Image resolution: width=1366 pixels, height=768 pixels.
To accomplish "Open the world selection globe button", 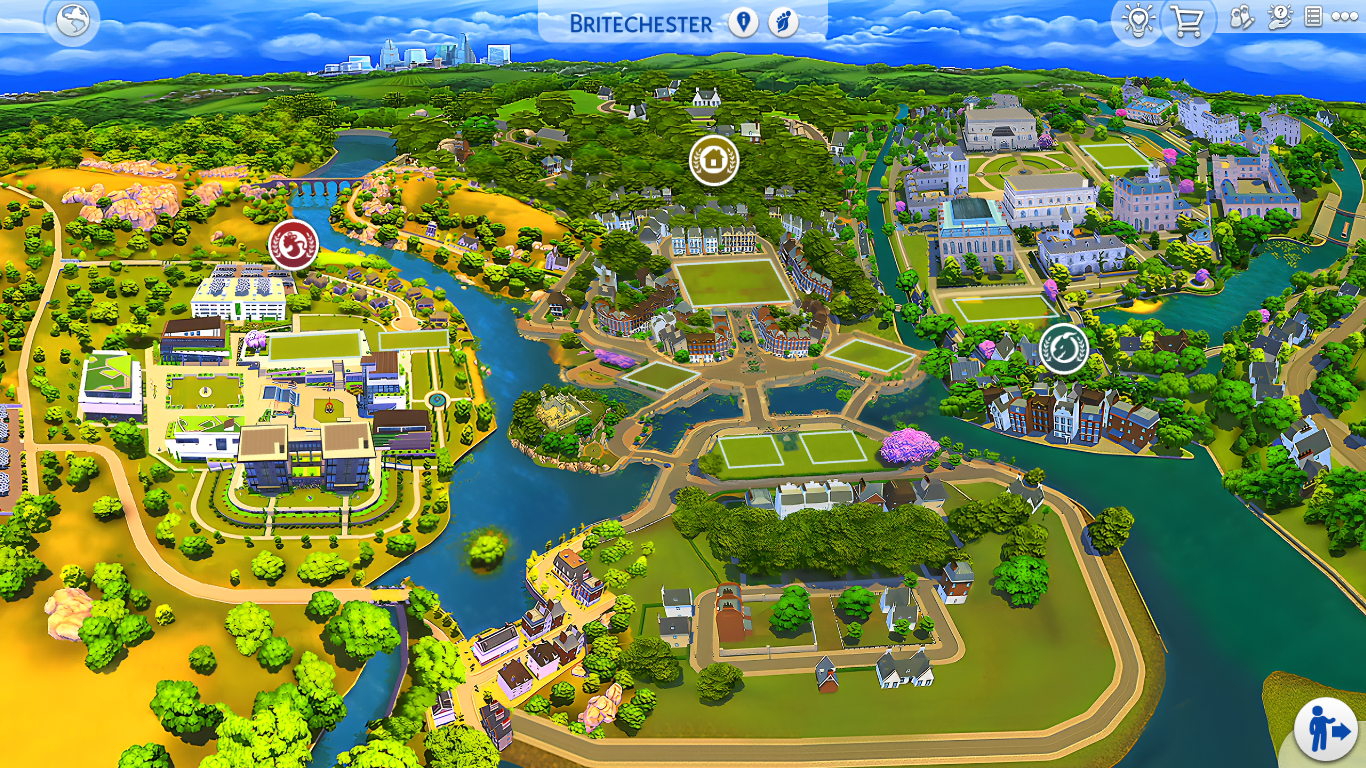I will coord(73,21).
